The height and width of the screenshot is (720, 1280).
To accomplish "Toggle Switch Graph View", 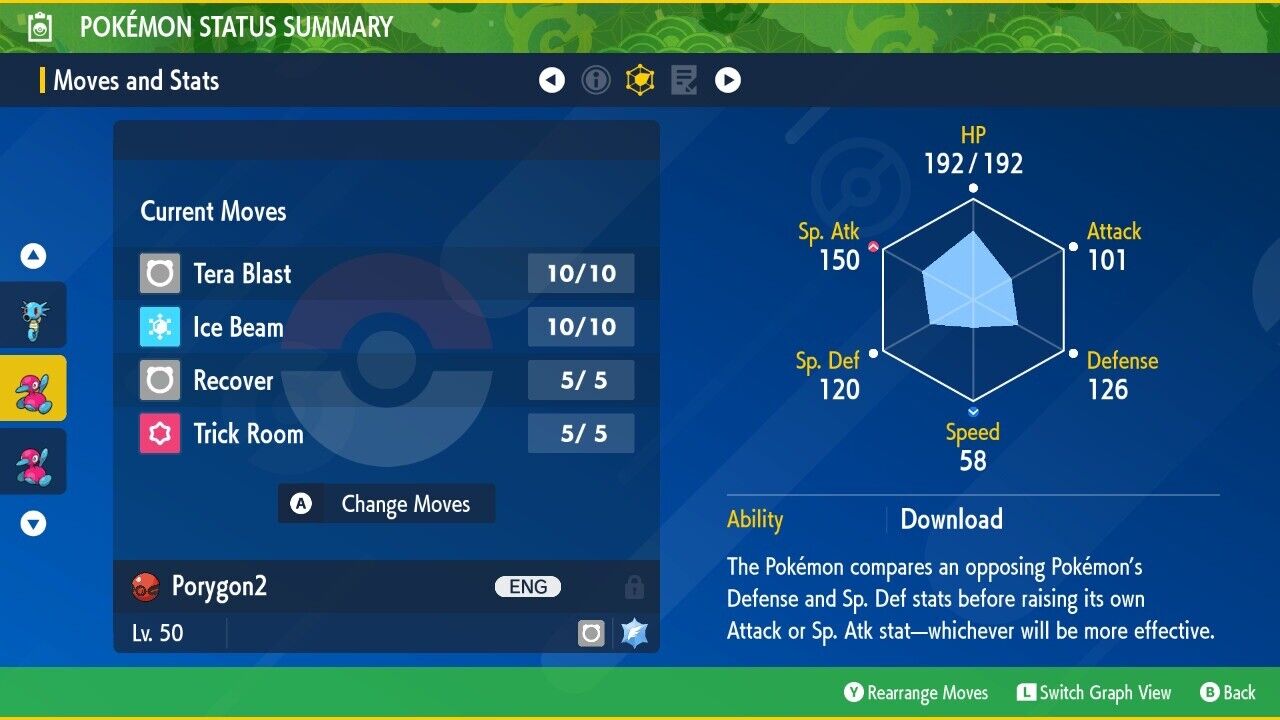I will tap(1094, 692).
